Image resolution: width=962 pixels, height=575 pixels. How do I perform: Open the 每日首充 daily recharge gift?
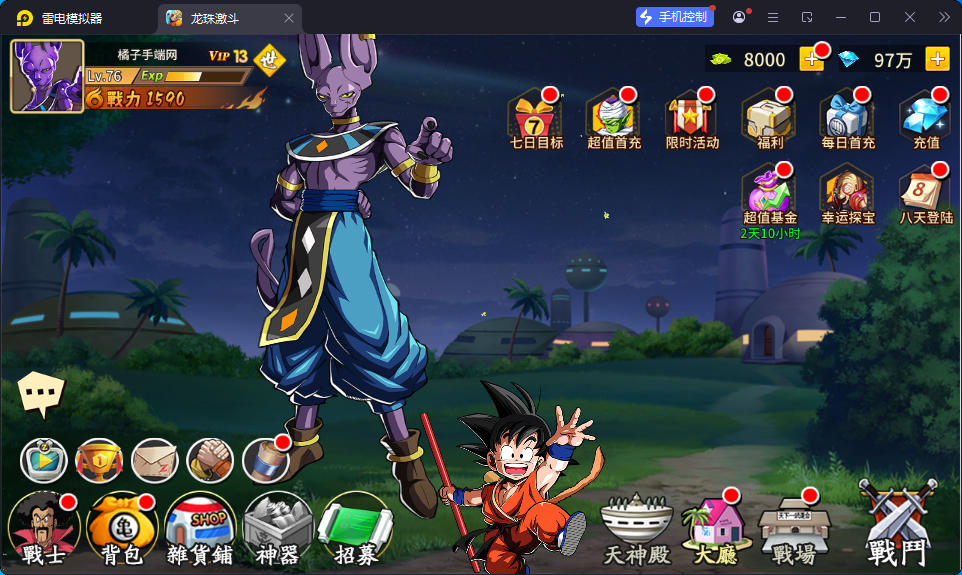coord(848,118)
